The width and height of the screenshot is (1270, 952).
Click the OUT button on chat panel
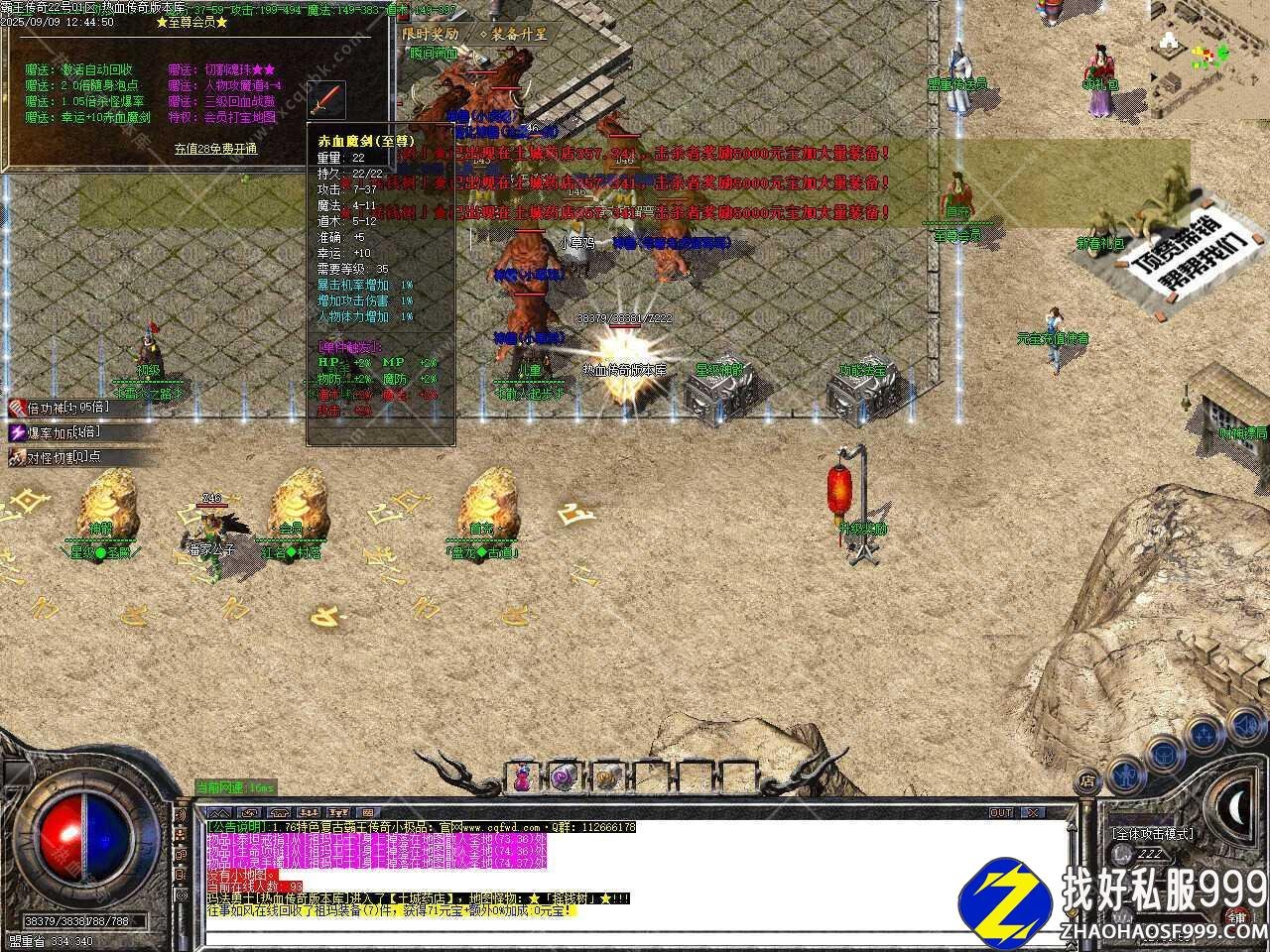1001,813
